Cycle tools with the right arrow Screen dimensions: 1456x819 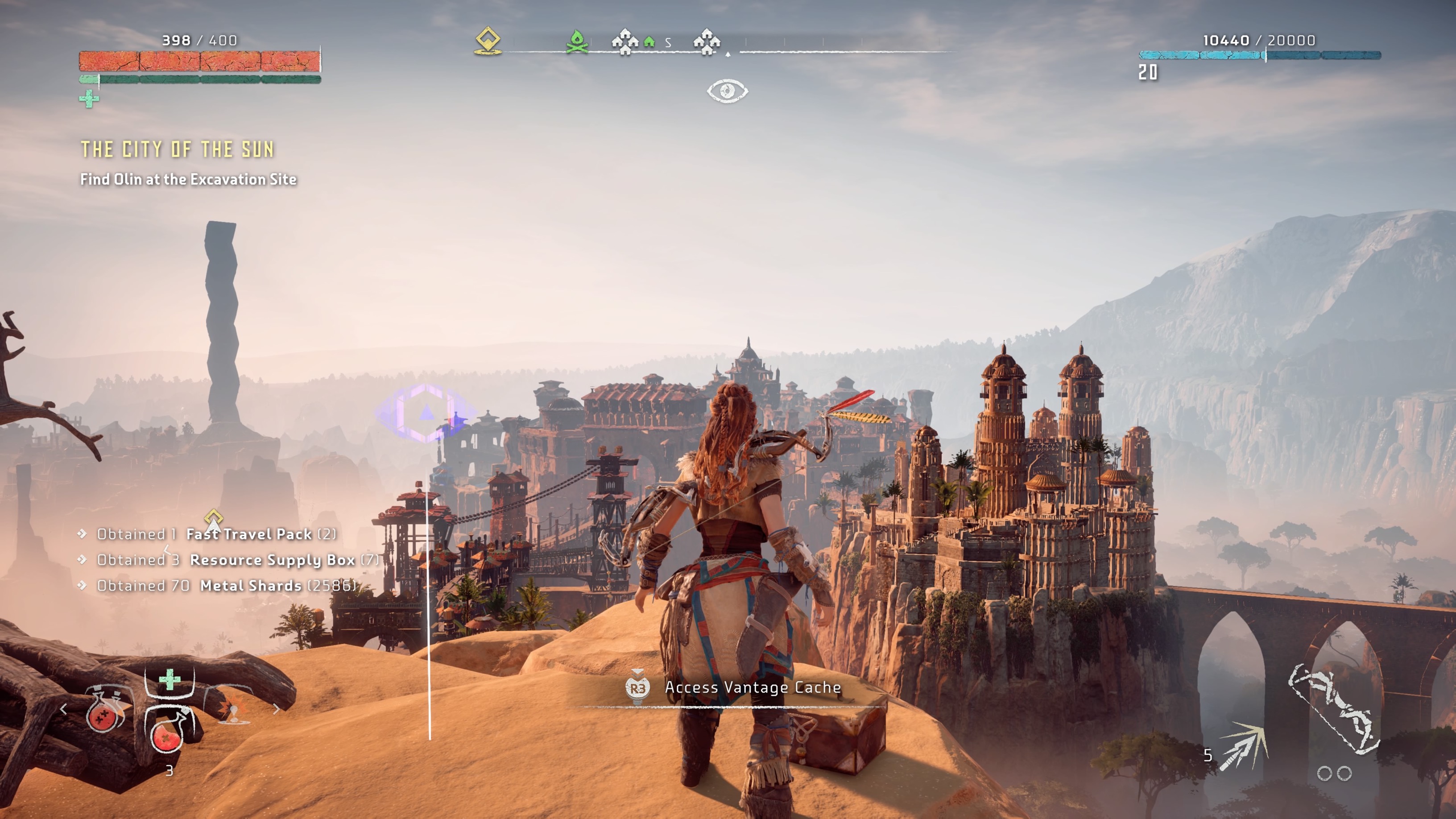click(277, 709)
